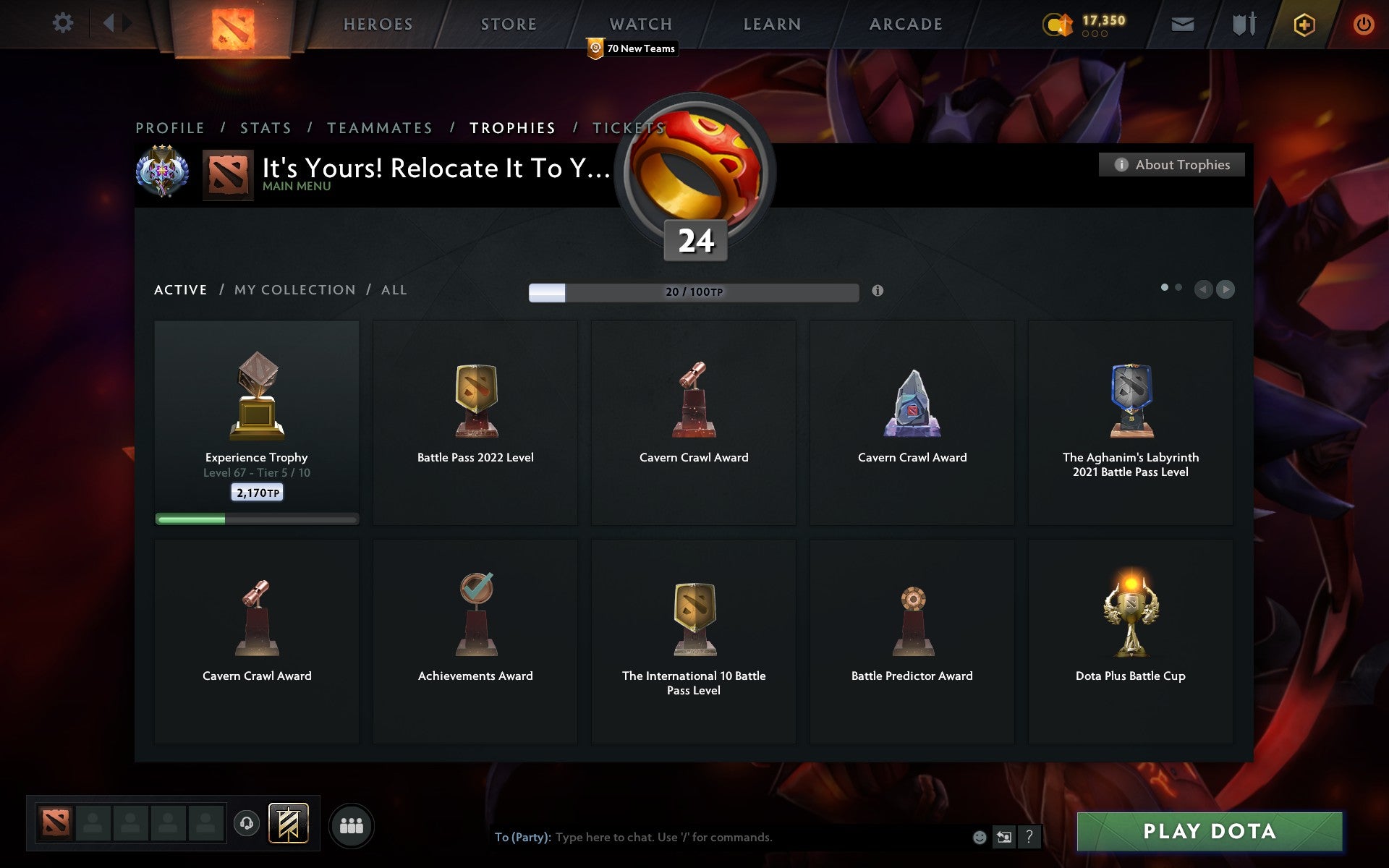The image size is (1389, 868).
Task: Open About Trophies
Action: (x=1171, y=165)
